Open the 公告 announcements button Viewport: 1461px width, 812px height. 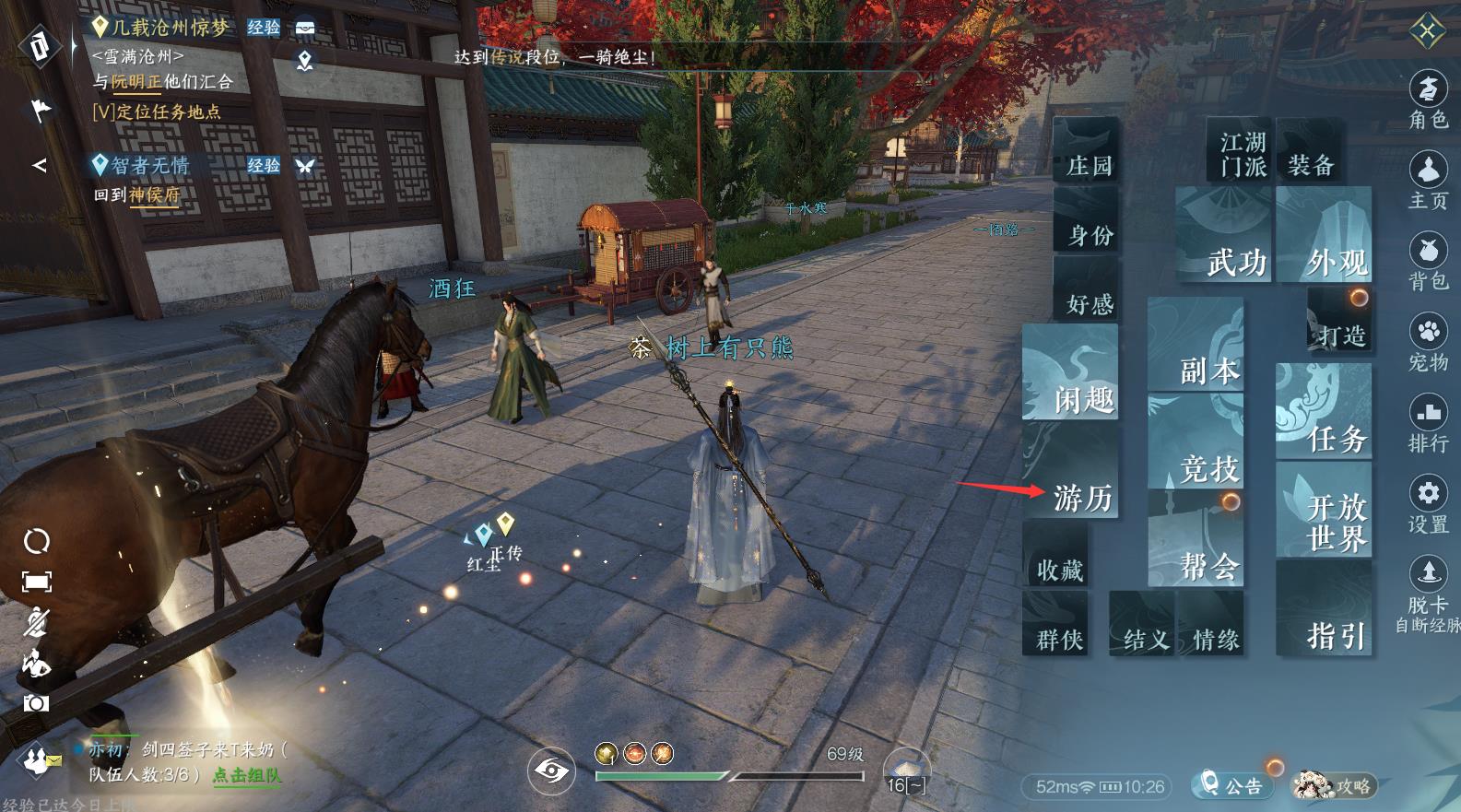1230,785
